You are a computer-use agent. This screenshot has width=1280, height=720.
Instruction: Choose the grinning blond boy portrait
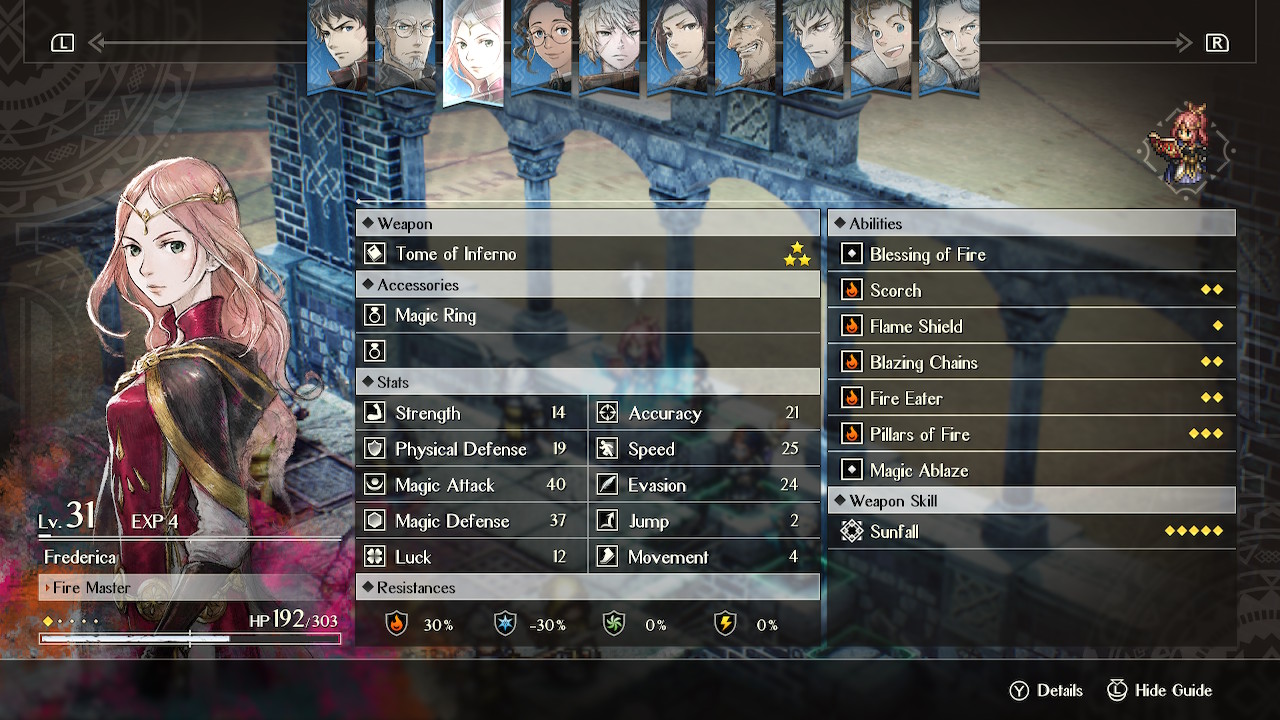tap(881, 45)
